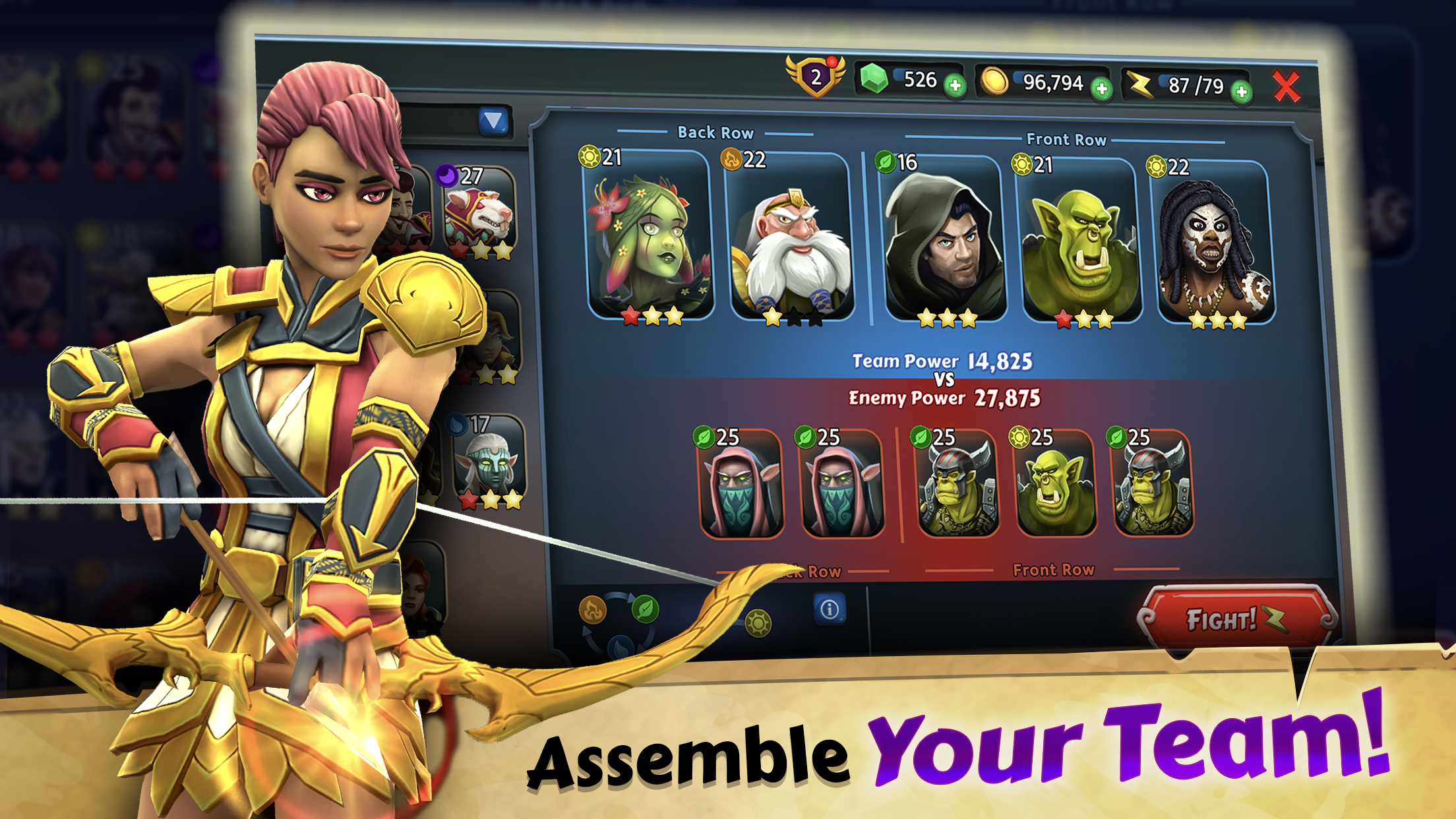1456x819 pixels.
Task: Select the water element icon
Action: point(620,648)
